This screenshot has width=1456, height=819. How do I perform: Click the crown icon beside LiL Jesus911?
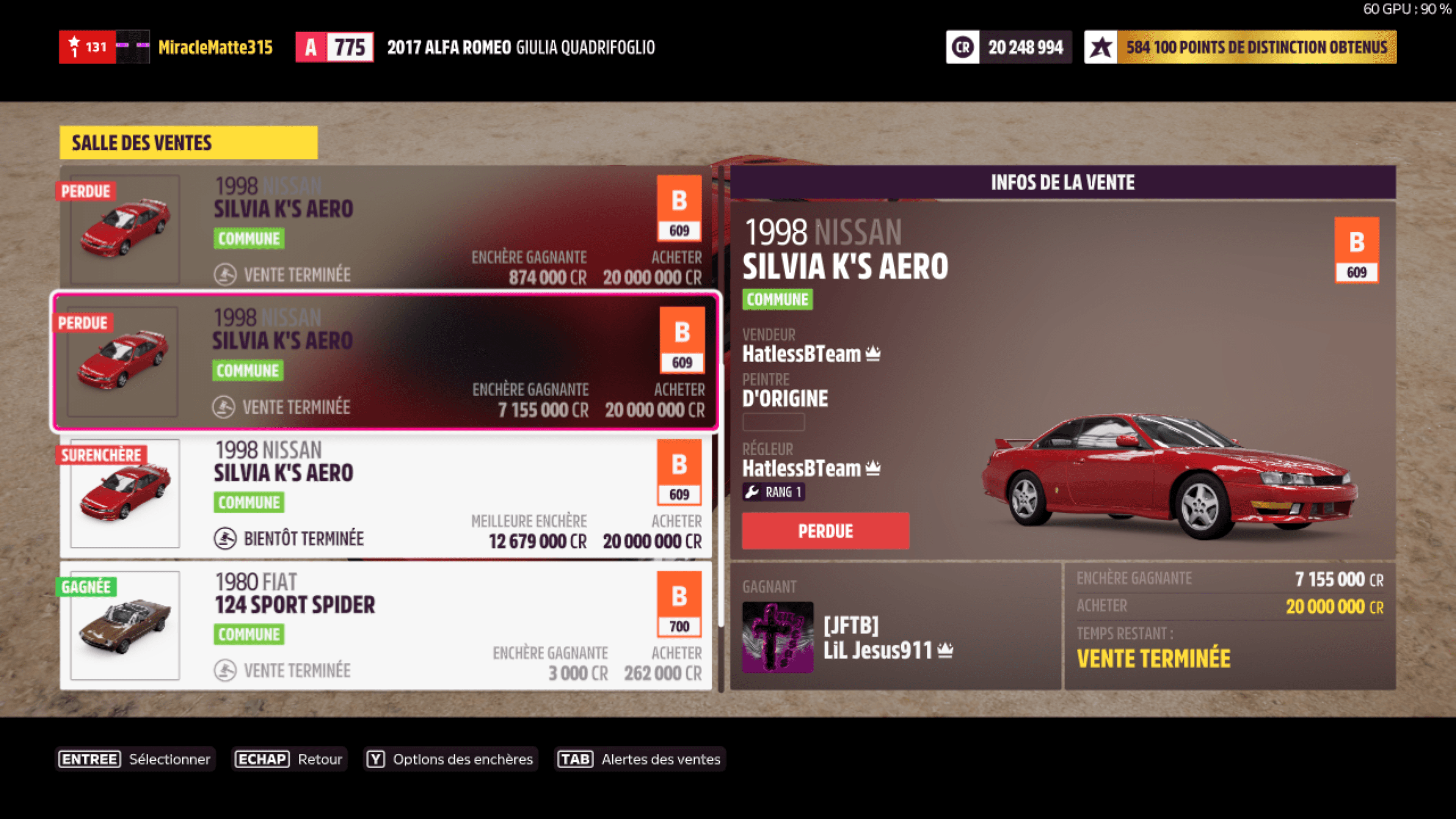click(x=945, y=650)
